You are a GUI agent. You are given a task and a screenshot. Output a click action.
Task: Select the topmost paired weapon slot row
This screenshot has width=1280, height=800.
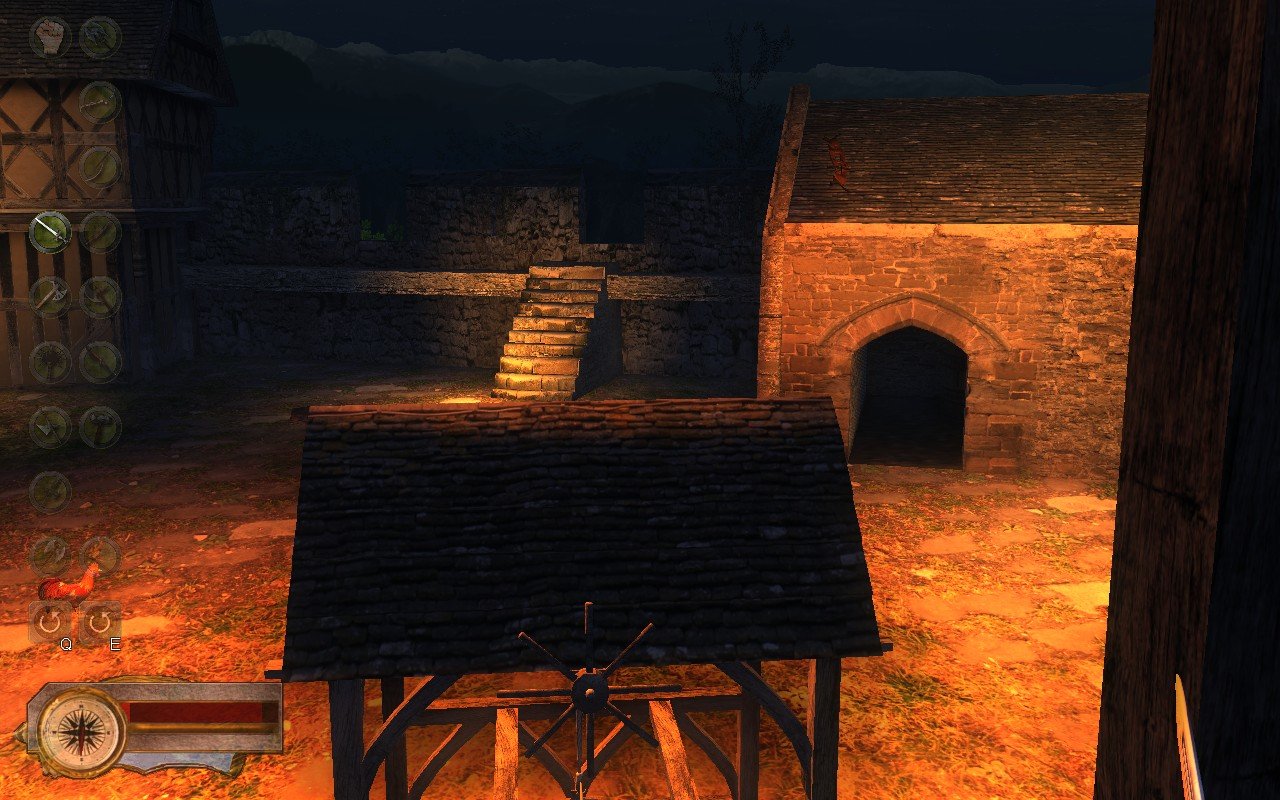click(75, 36)
